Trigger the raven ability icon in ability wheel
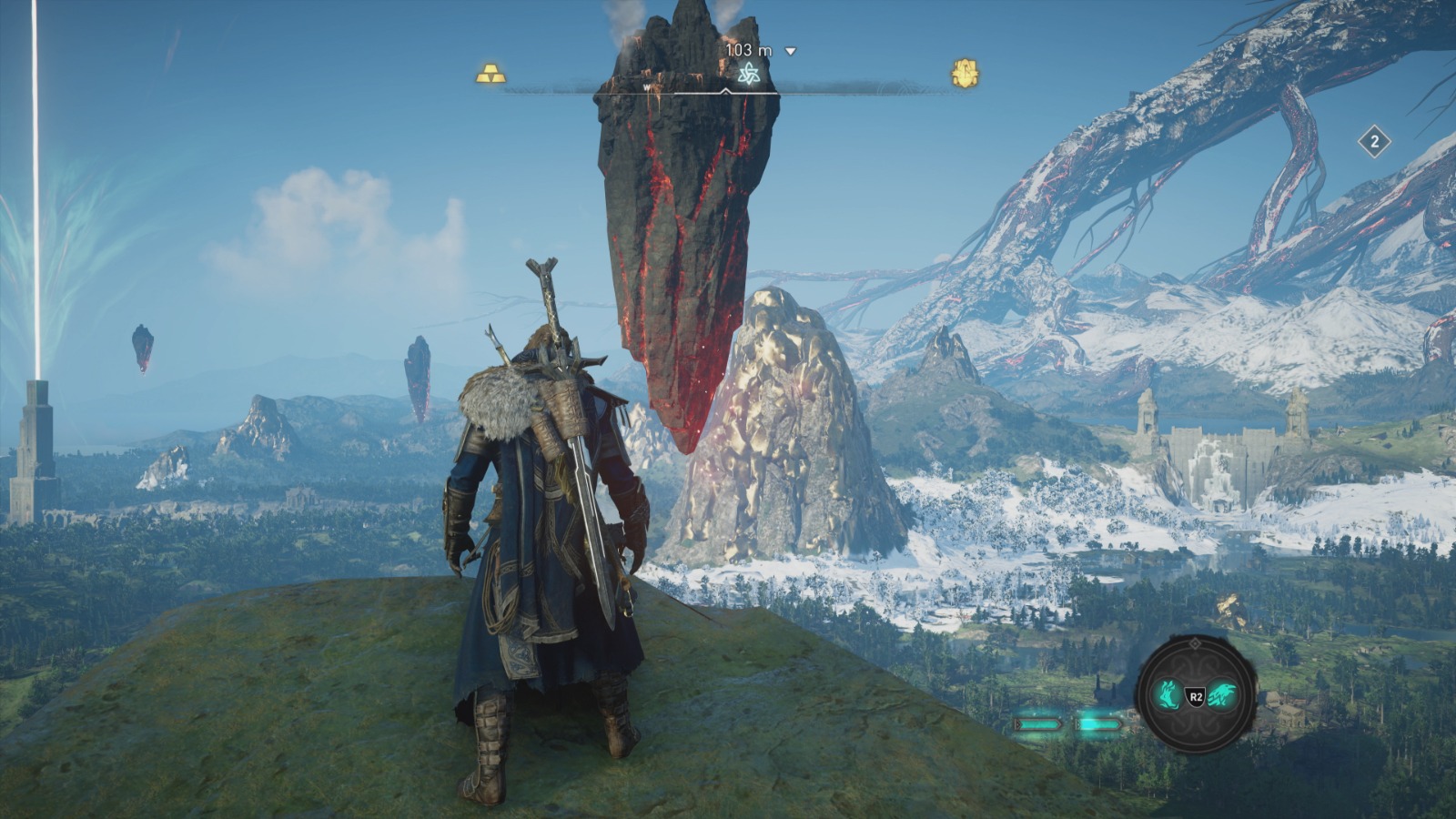The image size is (1456, 819). pyautogui.click(x=1223, y=693)
